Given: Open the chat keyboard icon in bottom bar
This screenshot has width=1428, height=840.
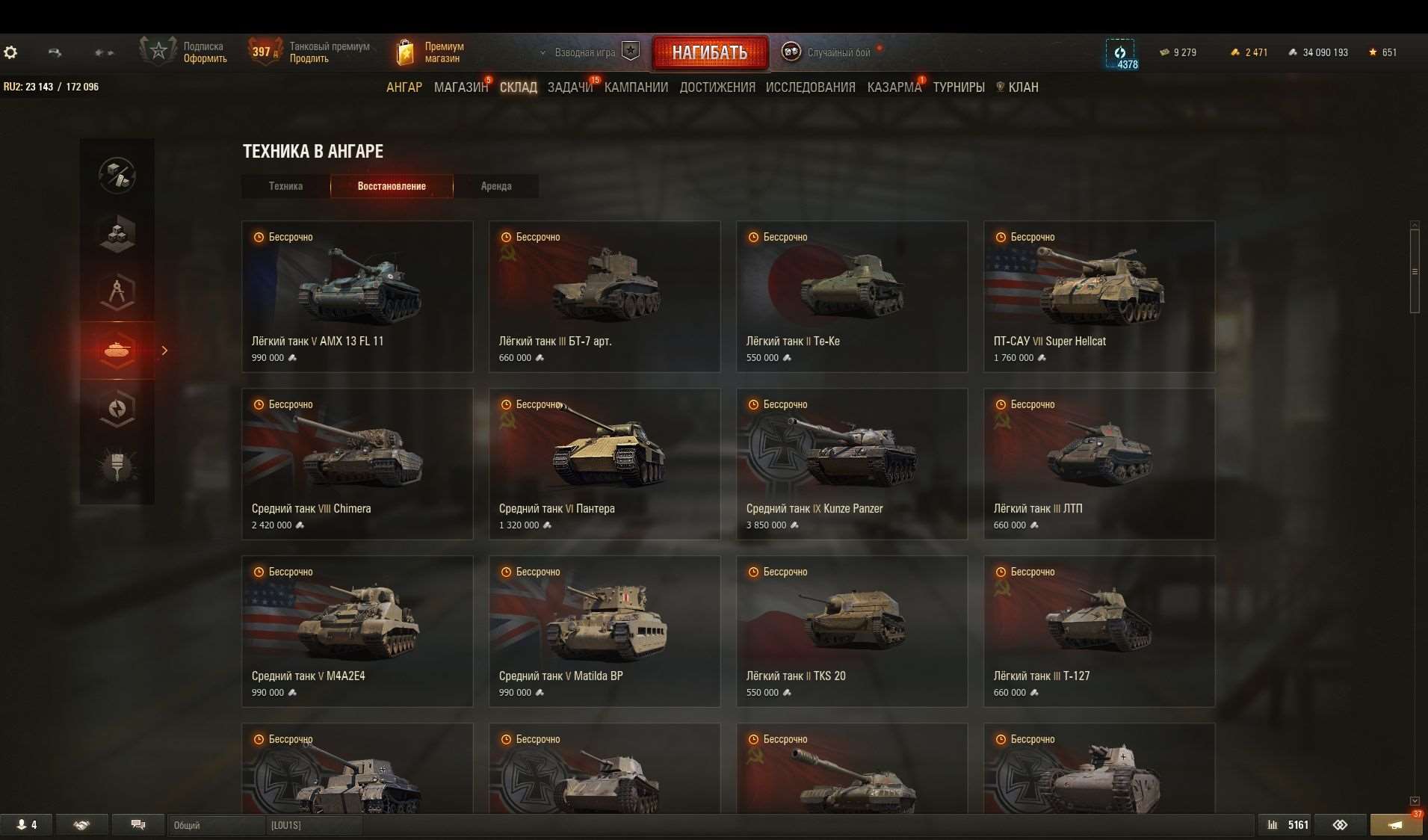Looking at the screenshot, I should click(137, 824).
